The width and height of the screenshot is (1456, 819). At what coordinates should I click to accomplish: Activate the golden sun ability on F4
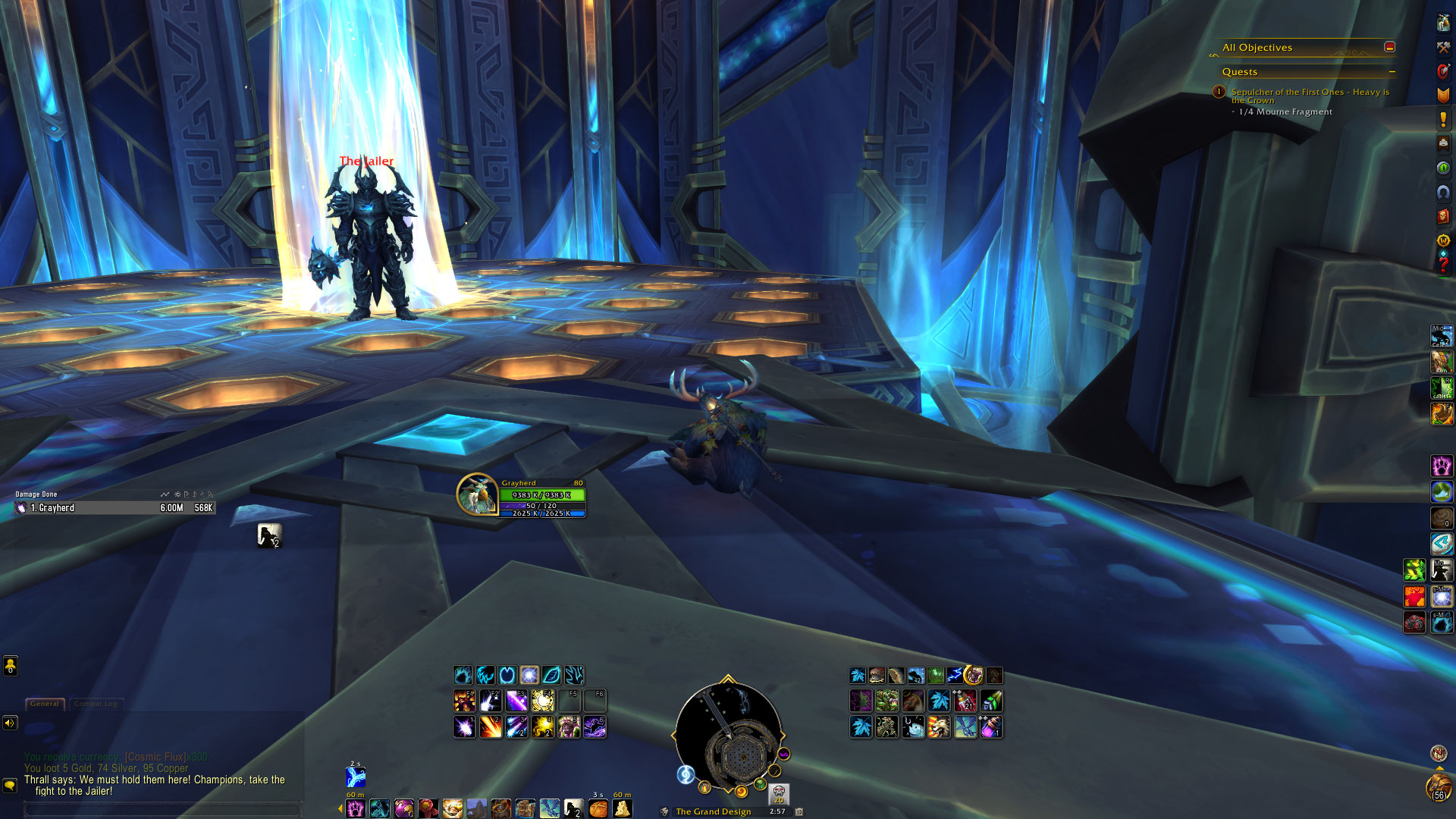(543, 701)
